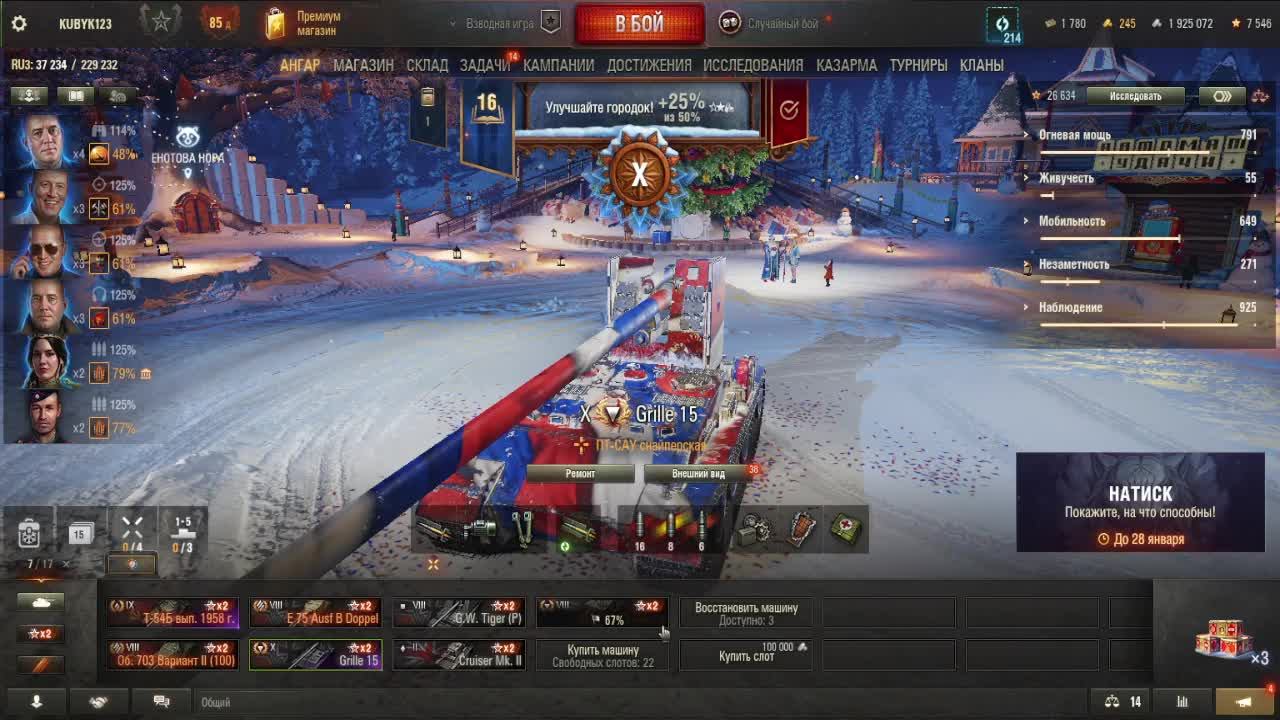
Task: Switch to the ЗАДАЧИ tab
Action: pyautogui.click(x=485, y=65)
